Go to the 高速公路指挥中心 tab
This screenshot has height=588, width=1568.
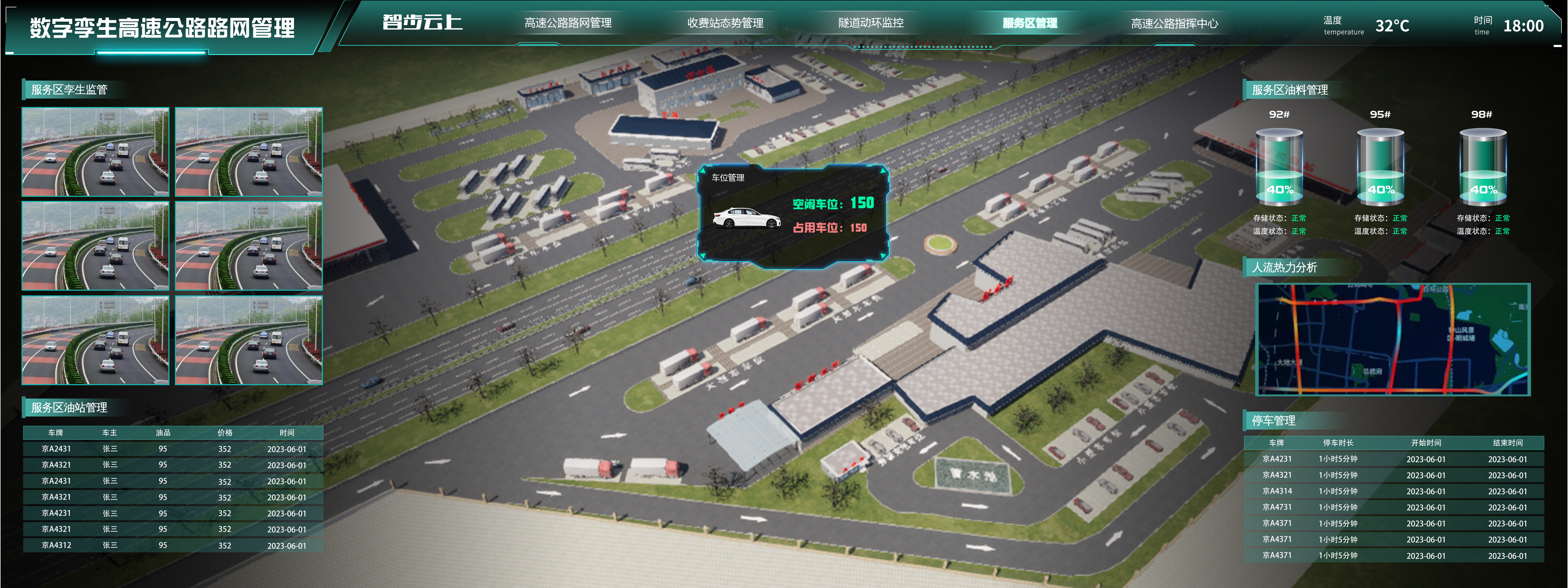1174,24
